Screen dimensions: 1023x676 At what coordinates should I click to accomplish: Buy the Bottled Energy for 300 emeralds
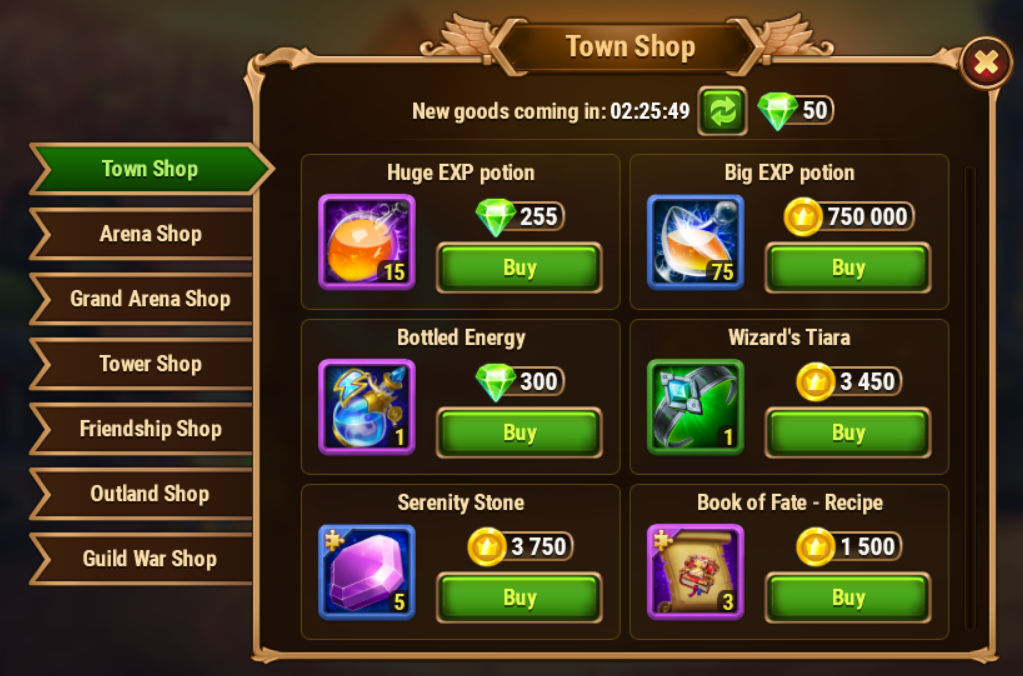pyautogui.click(x=519, y=433)
